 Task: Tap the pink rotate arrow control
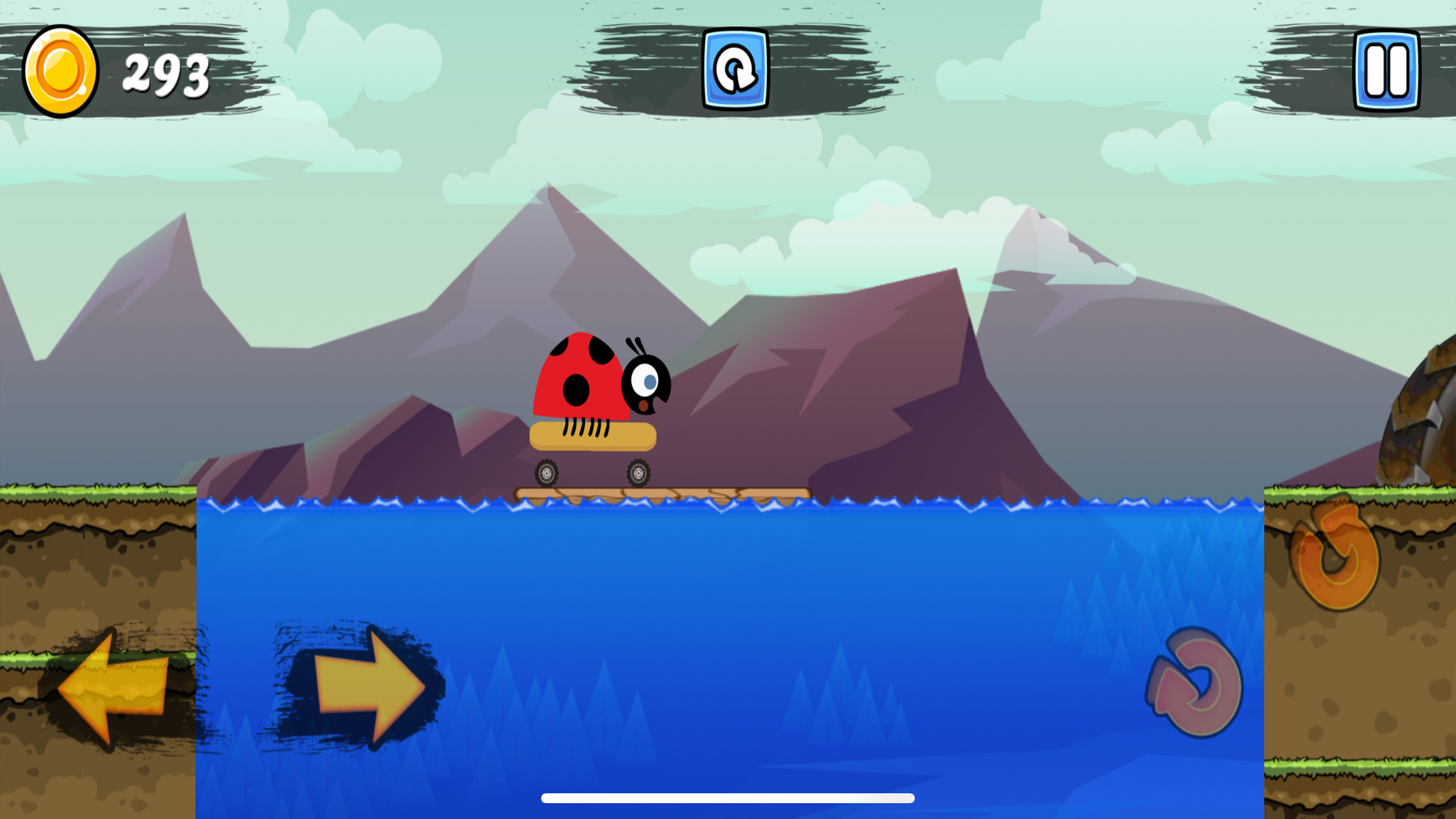pos(1195,682)
